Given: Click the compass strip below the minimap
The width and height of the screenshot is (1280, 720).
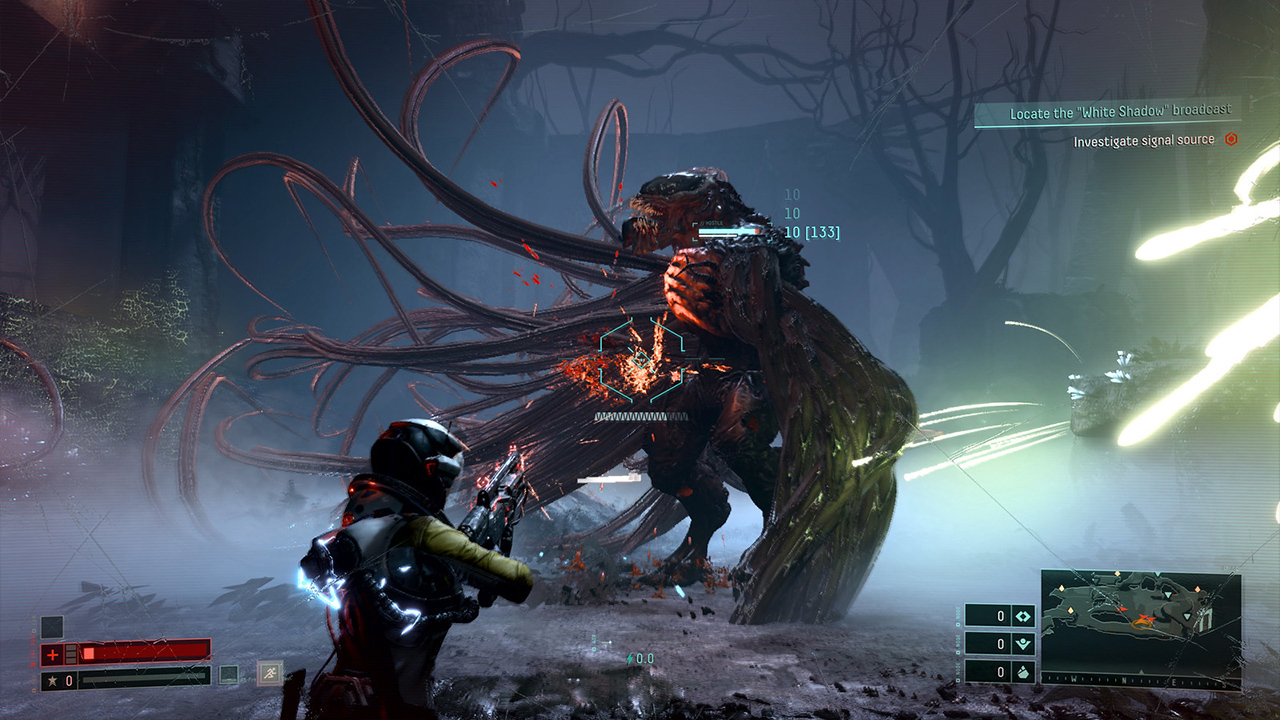Looking at the screenshot, I should click(1141, 681).
